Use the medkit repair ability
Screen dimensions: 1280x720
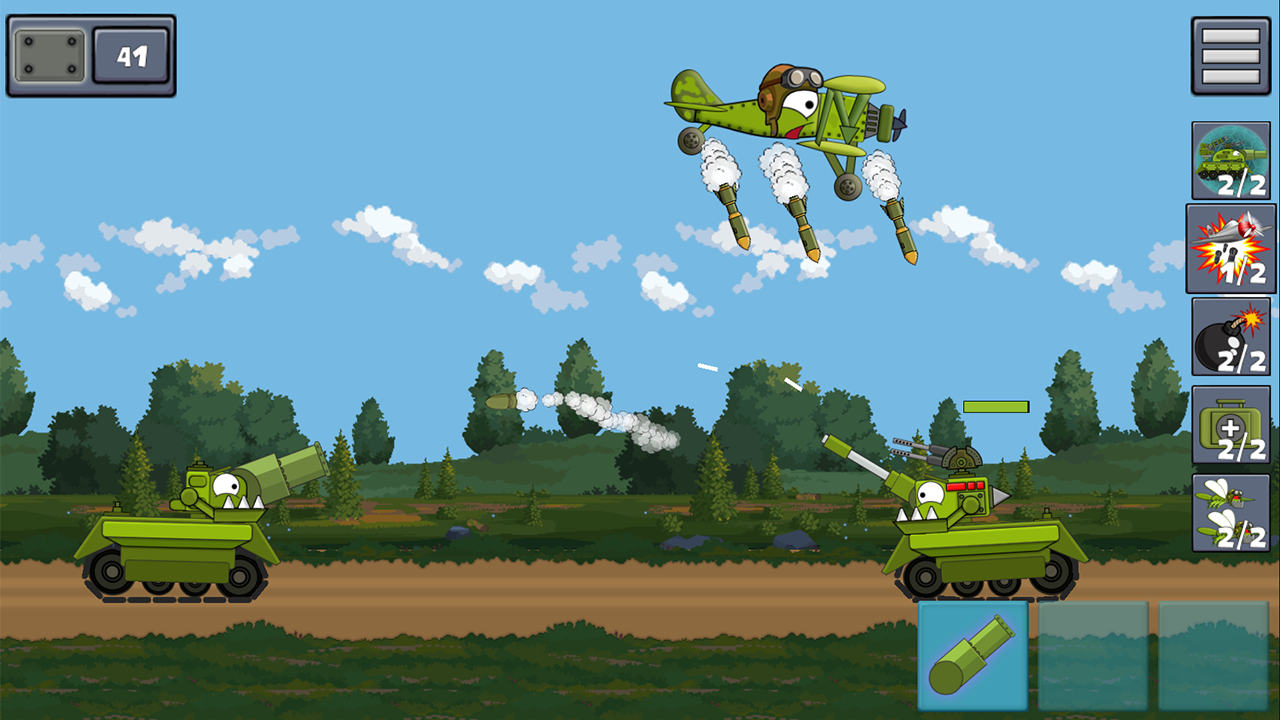tap(1230, 425)
